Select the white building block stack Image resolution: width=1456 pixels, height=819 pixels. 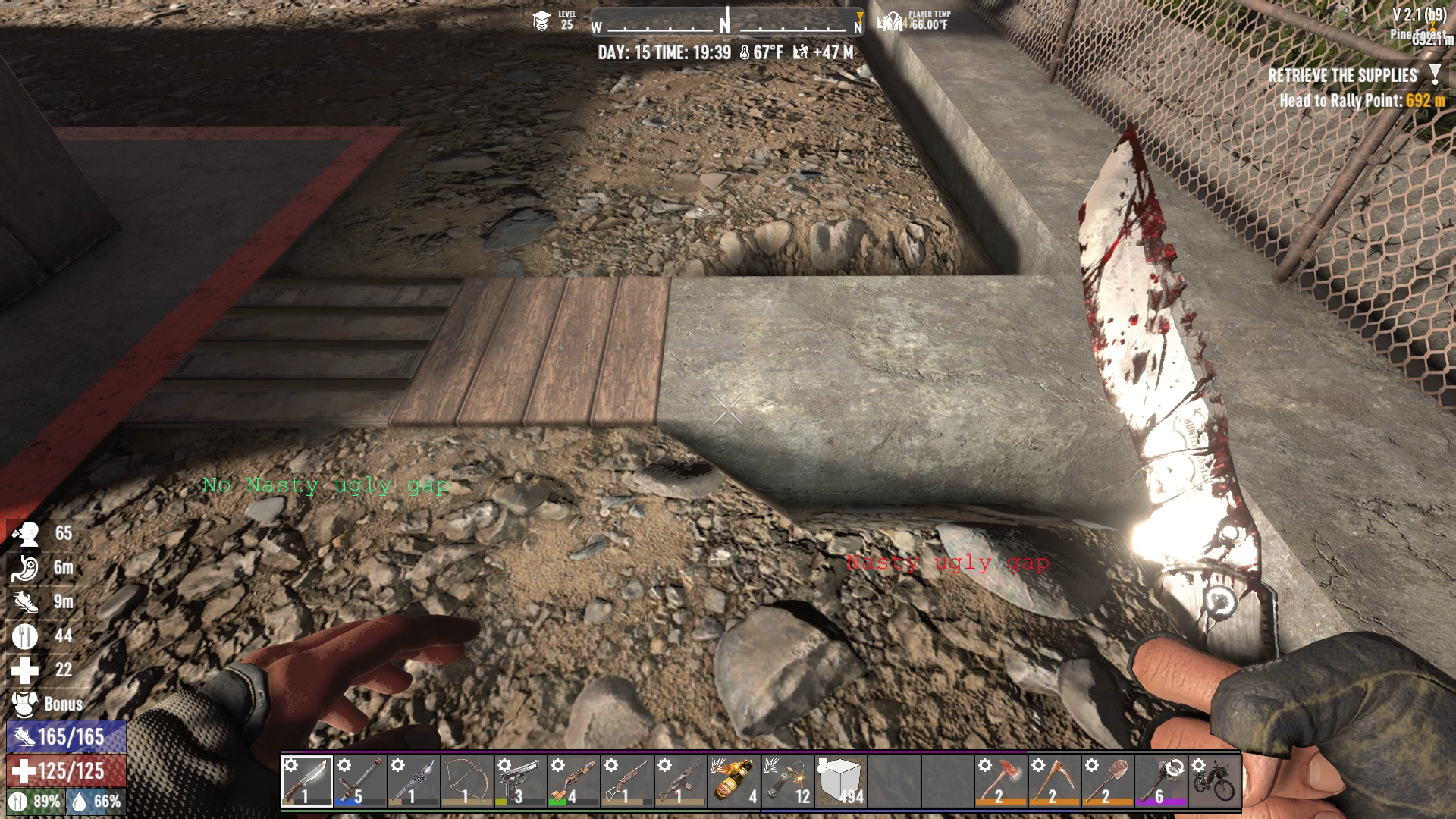click(840, 780)
